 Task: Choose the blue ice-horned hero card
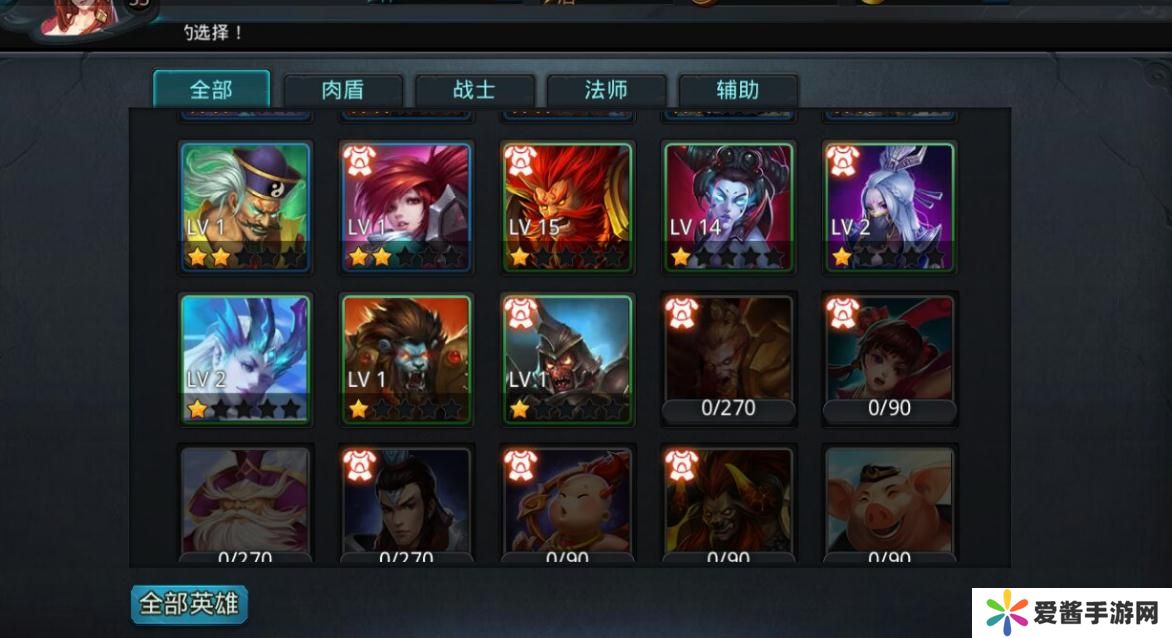point(245,358)
